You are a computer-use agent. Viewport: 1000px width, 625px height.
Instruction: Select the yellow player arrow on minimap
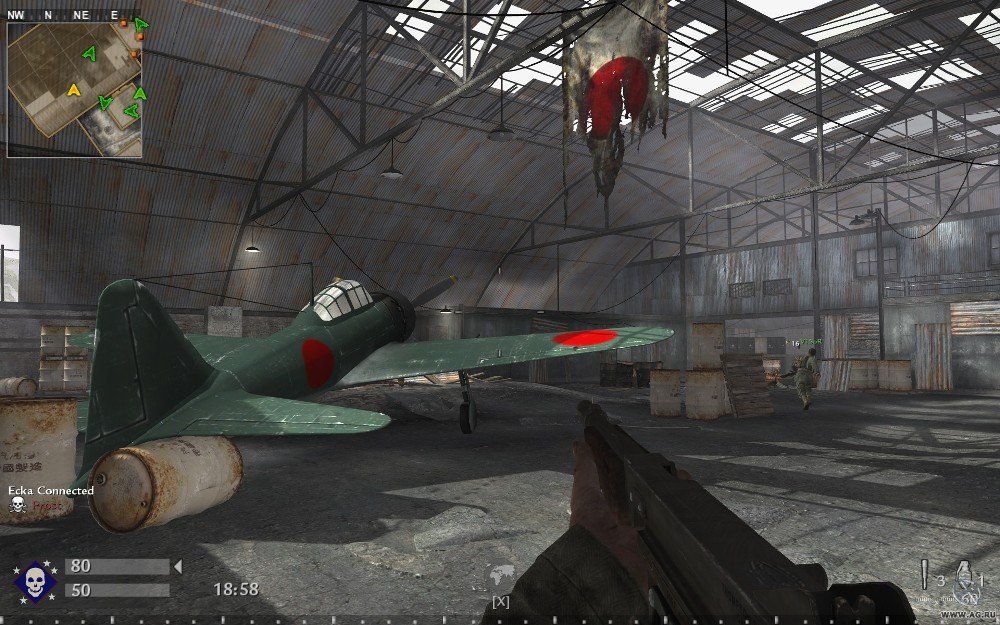pos(73,90)
